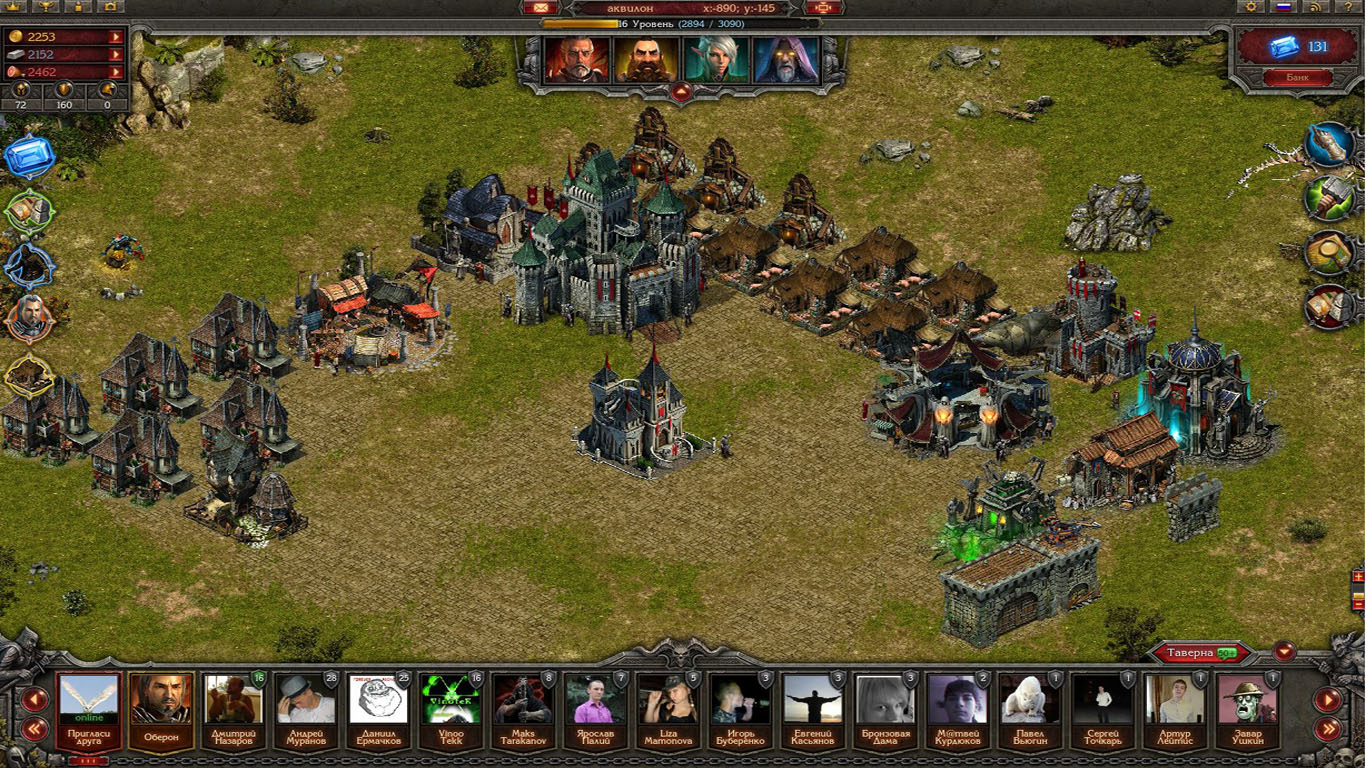This screenshot has height=768, width=1366.
Task: Show the previous friend in the list
Action: point(35,700)
